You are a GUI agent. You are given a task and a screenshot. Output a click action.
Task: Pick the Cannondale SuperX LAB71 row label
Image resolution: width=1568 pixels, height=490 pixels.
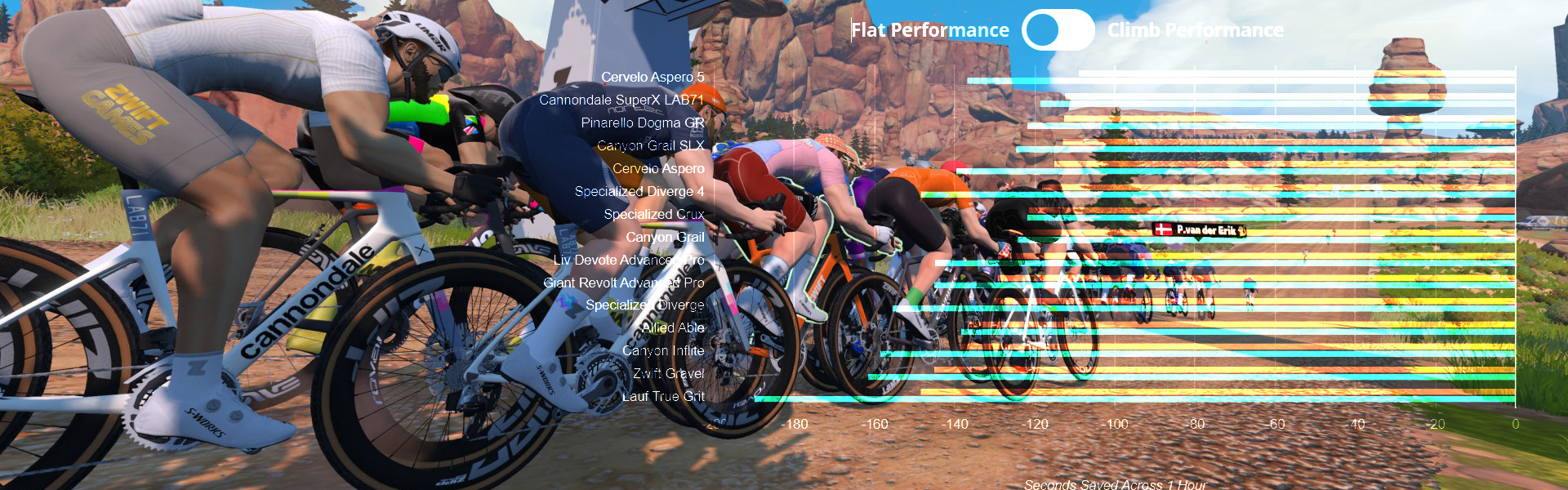click(621, 100)
